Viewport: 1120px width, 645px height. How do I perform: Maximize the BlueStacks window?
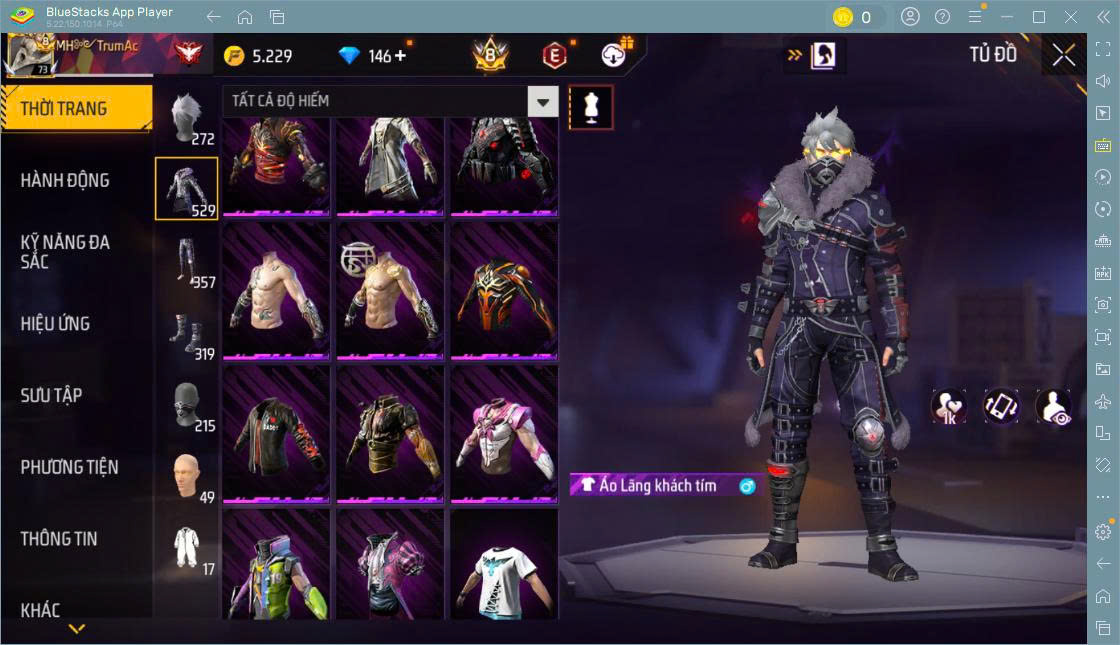click(1039, 17)
